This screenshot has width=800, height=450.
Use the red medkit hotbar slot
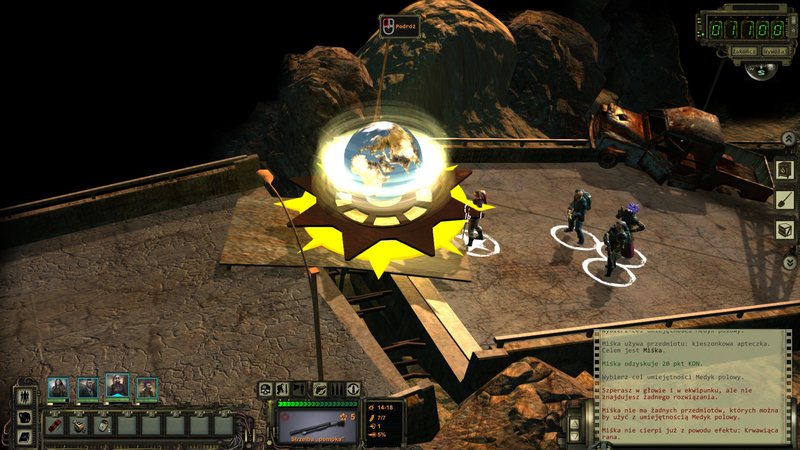point(56,424)
